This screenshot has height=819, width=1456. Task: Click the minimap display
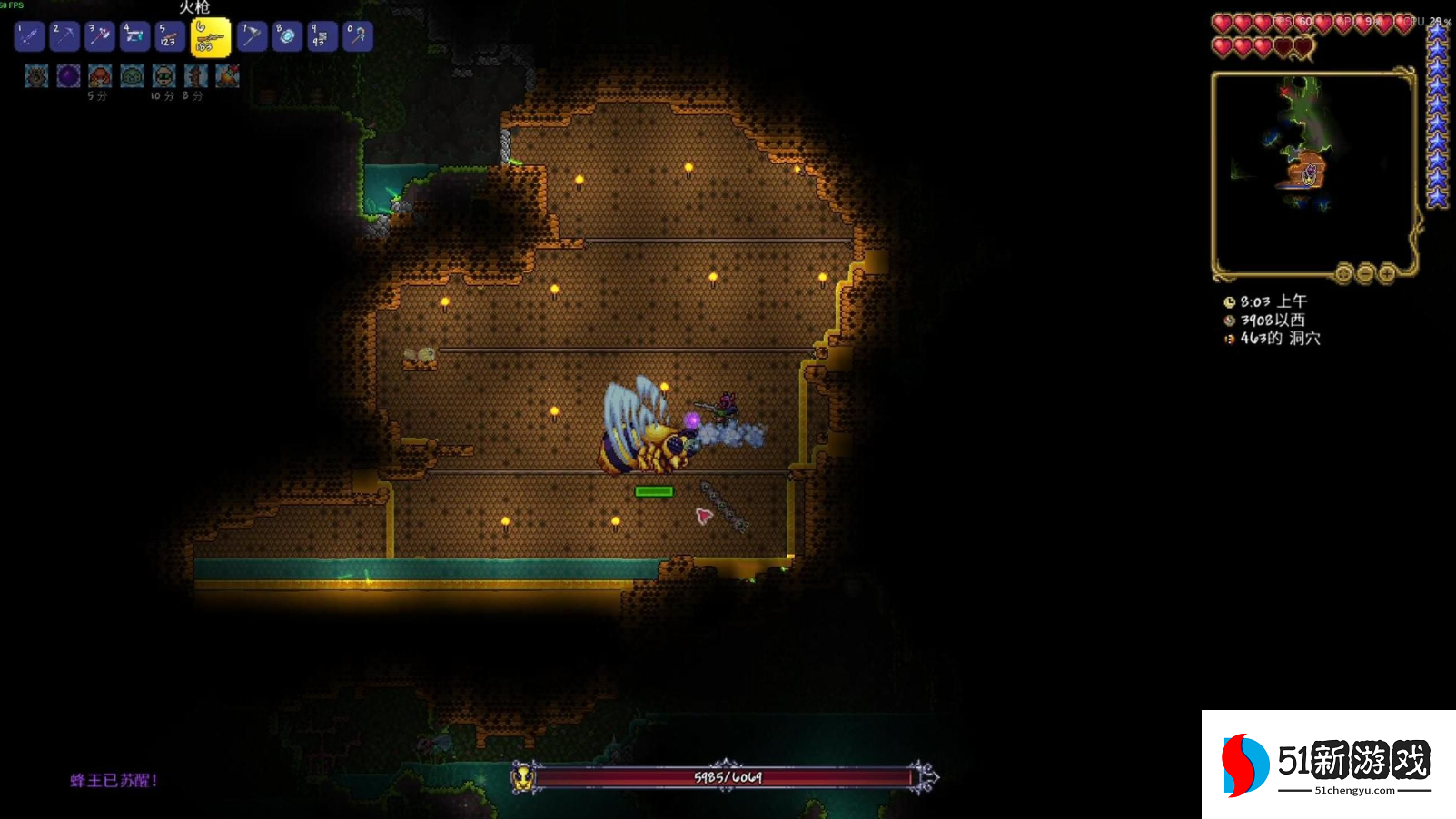click(x=1312, y=173)
